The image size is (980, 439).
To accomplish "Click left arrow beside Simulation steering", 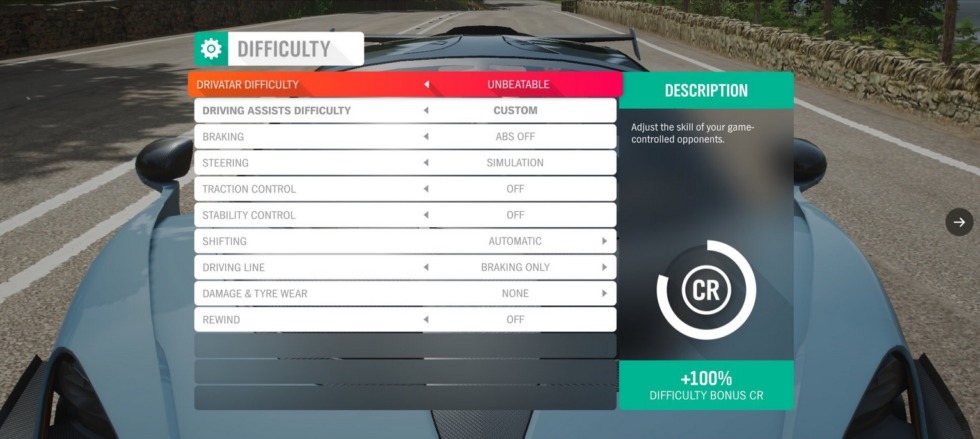I will pos(427,163).
